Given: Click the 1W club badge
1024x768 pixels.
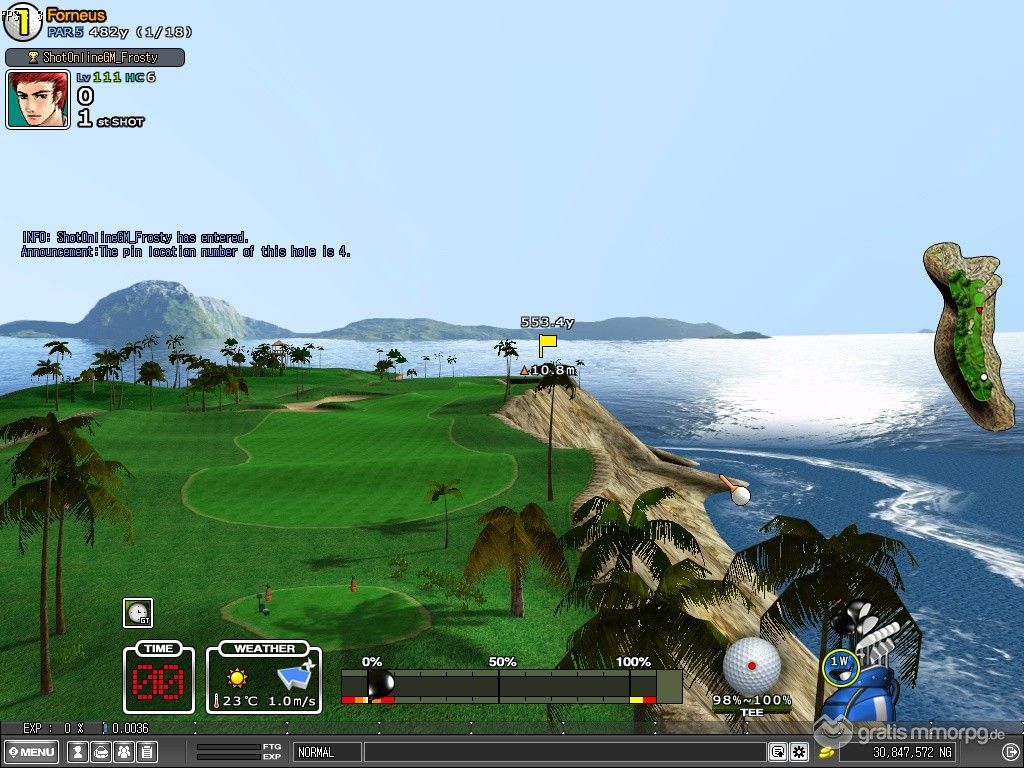Looking at the screenshot, I should (840, 662).
